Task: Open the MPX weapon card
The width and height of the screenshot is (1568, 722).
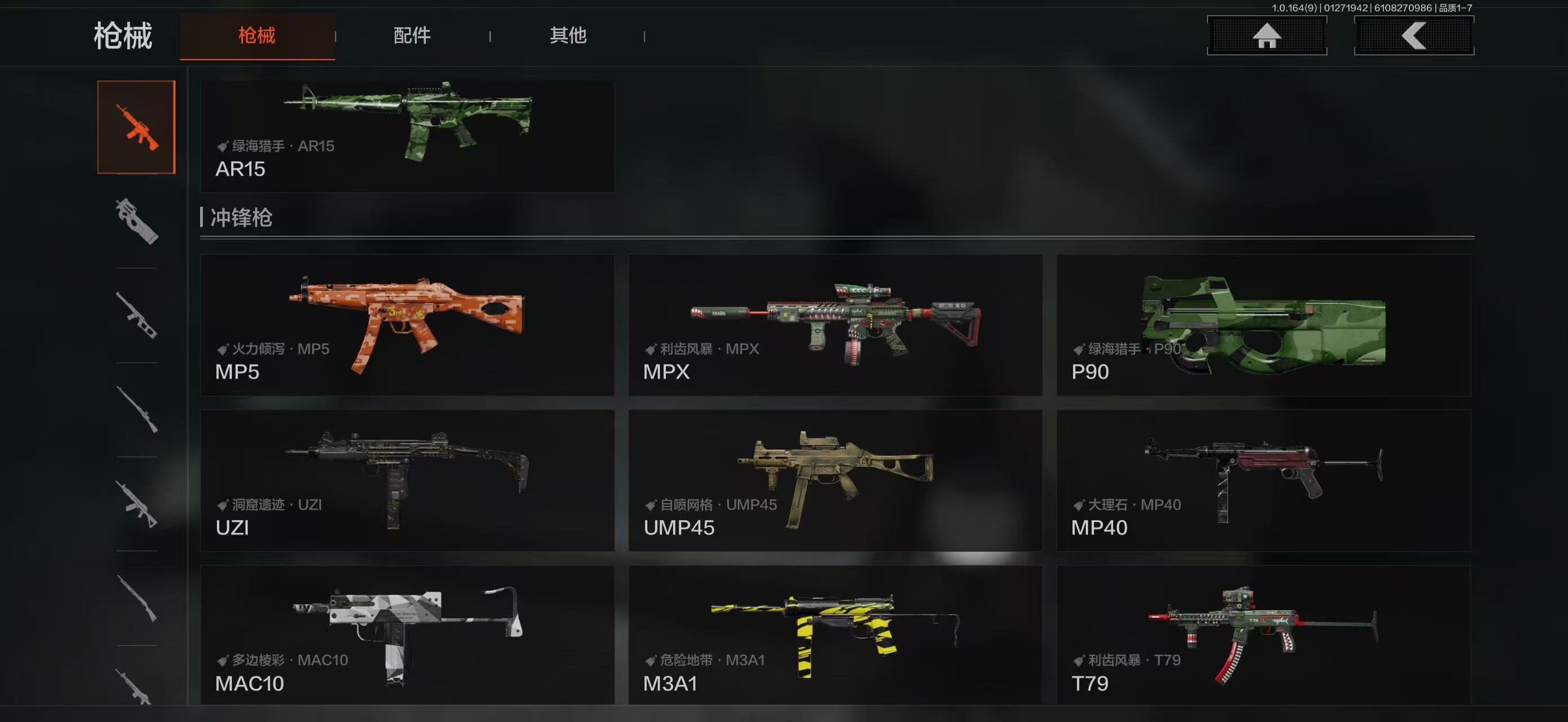Action: point(835,325)
